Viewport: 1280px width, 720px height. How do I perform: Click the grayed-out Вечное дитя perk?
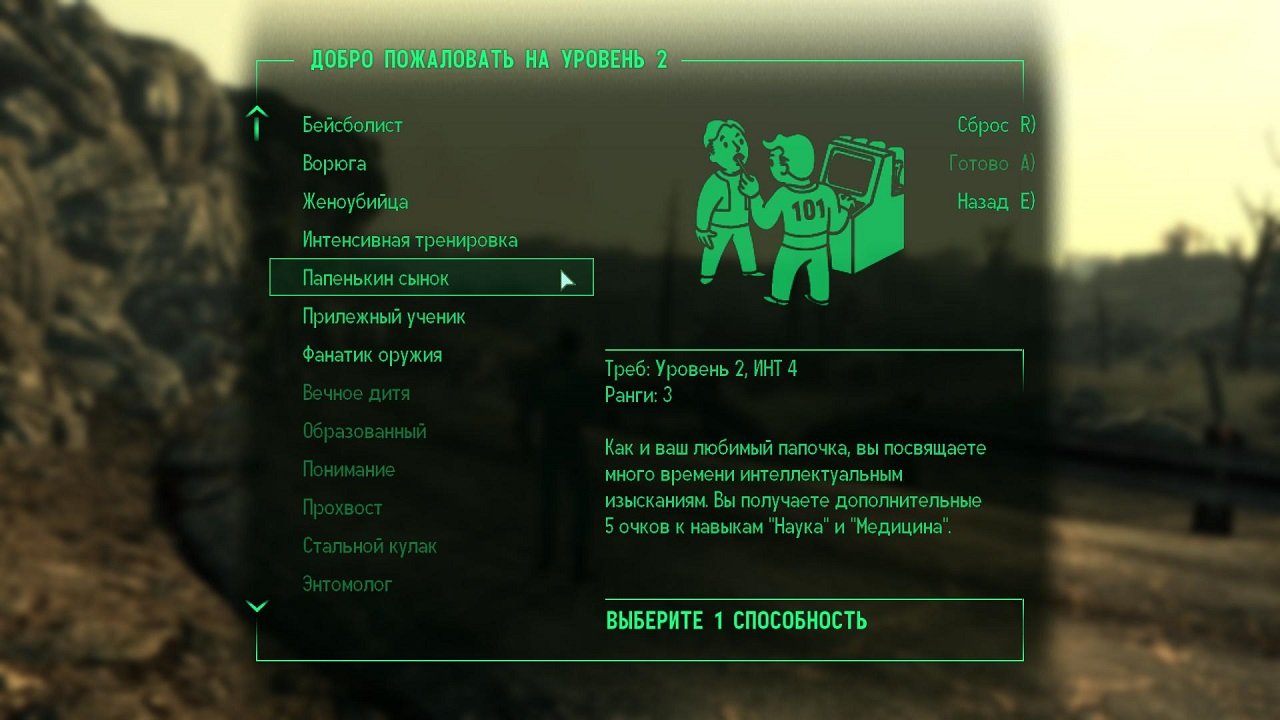click(x=357, y=393)
